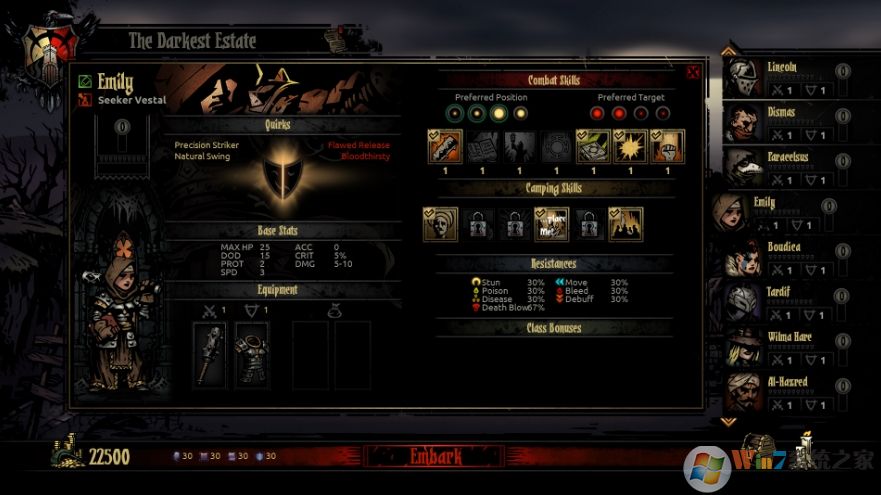Toggle the mace combat skill icon

tap(445, 147)
